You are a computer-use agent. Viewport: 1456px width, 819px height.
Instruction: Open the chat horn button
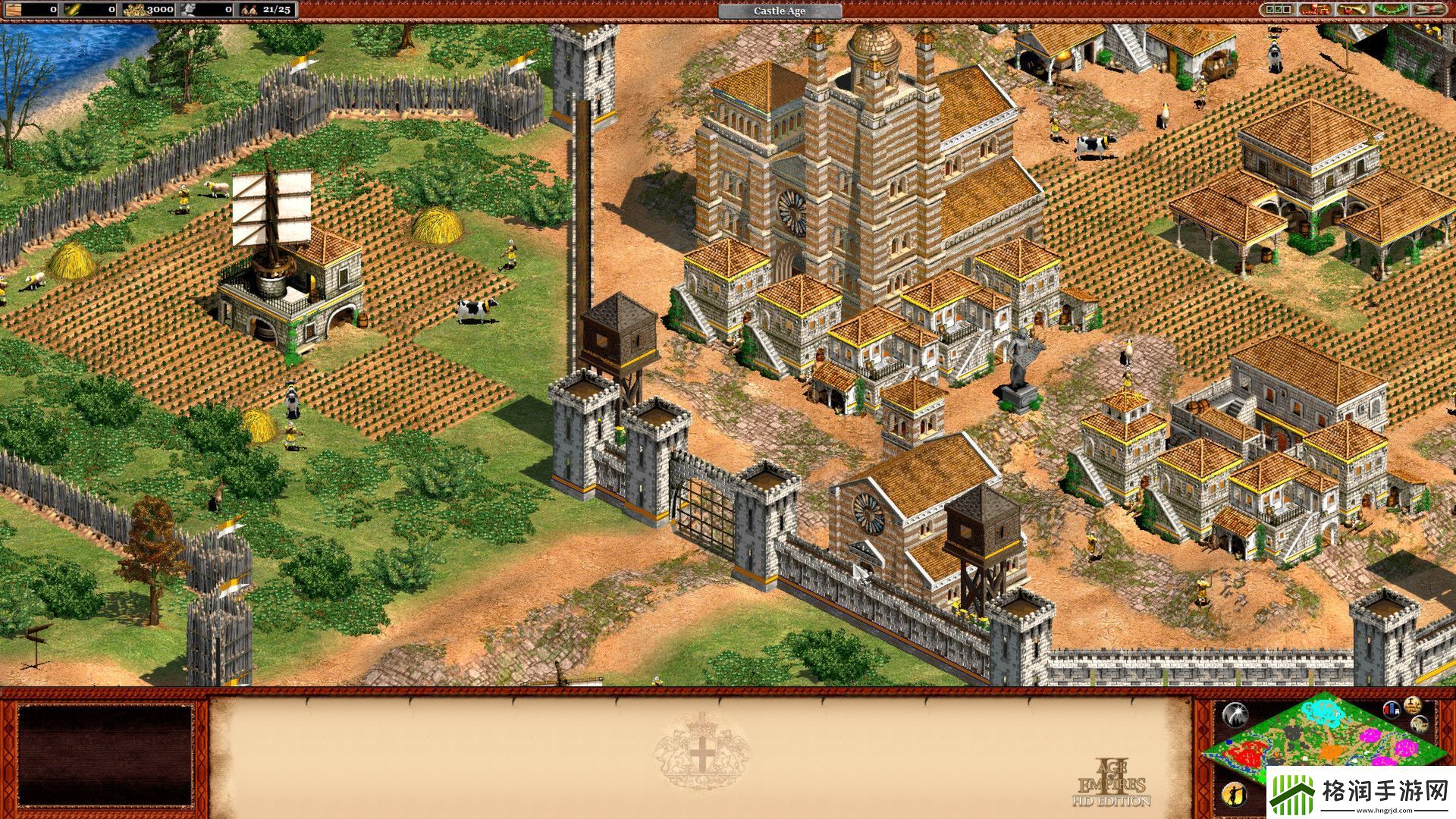point(1354,10)
